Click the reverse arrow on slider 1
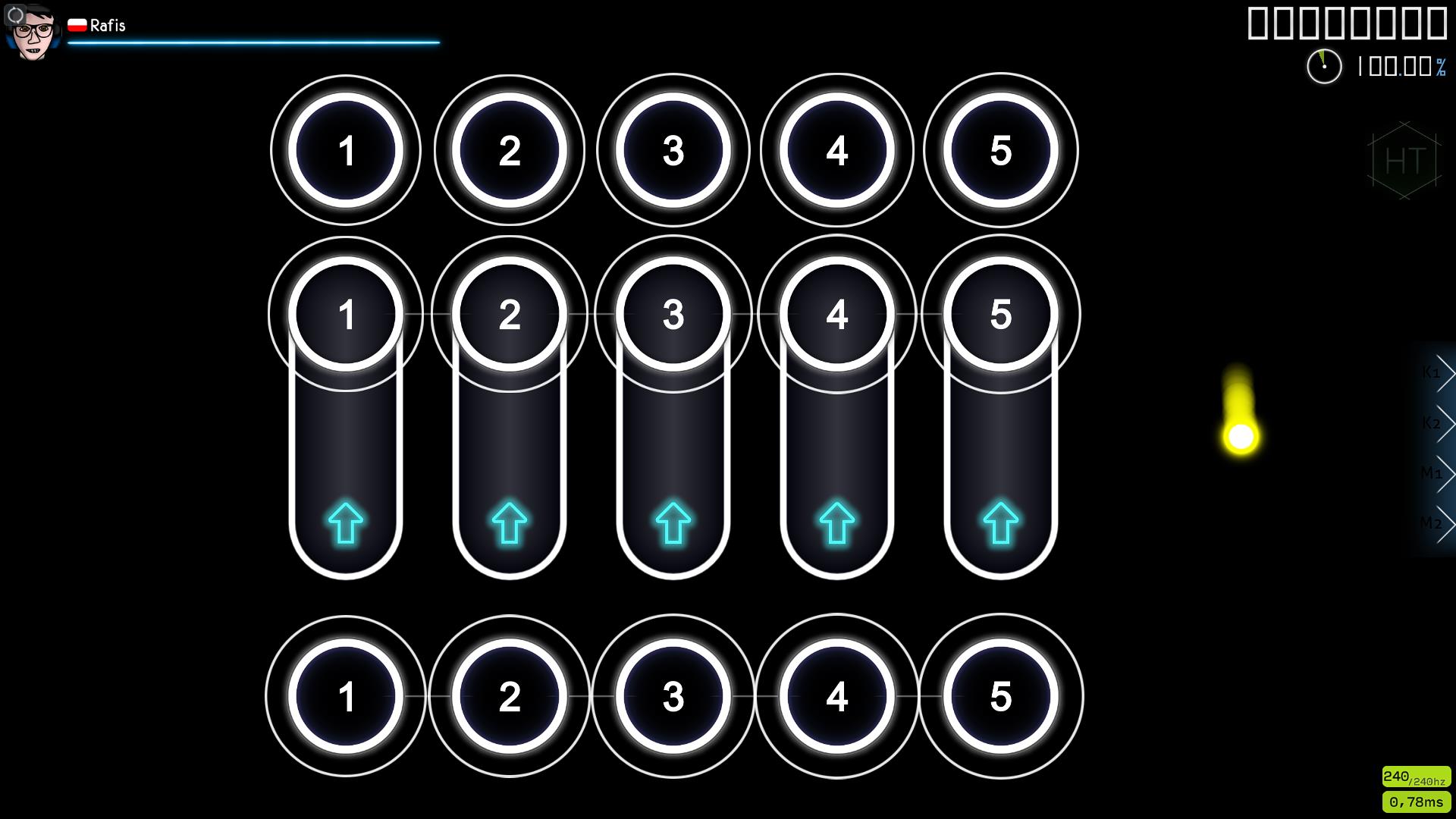 click(346, 522)
